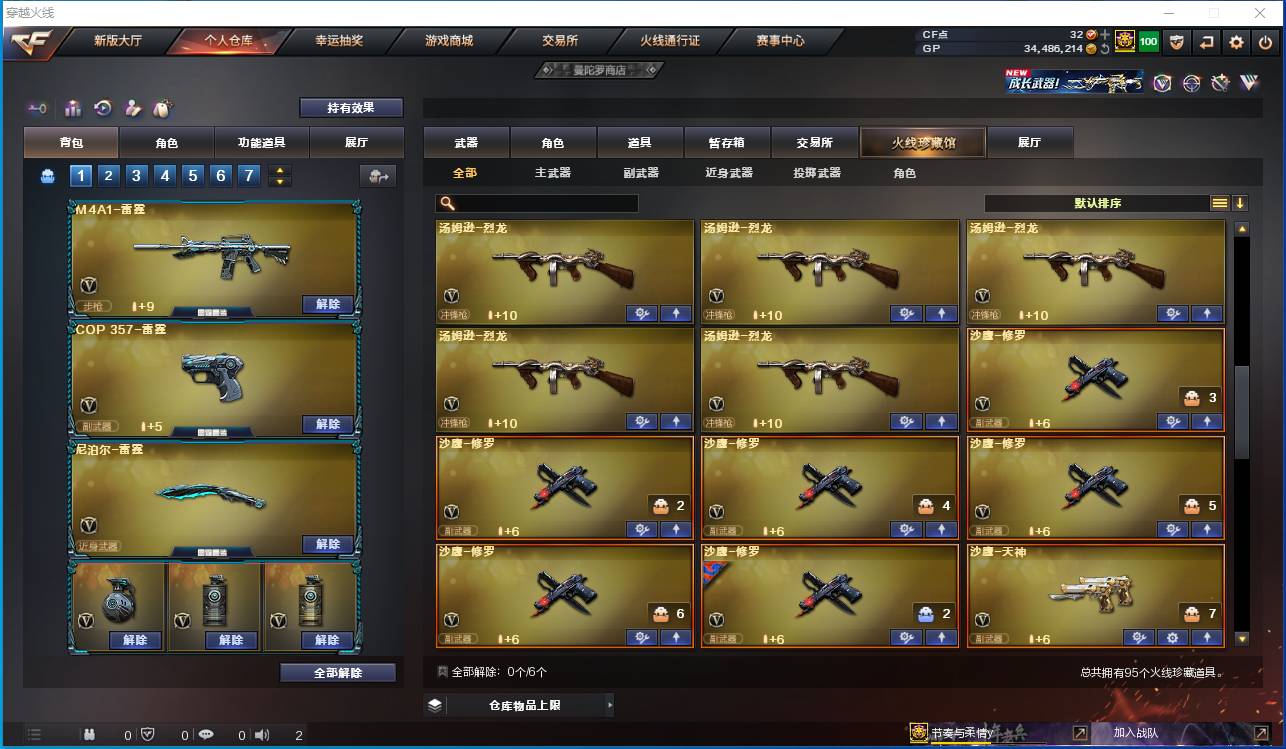Click the replay history icon in left icon row
Image resolution: width=1286 pixels, height=749 pixels.
102,109
